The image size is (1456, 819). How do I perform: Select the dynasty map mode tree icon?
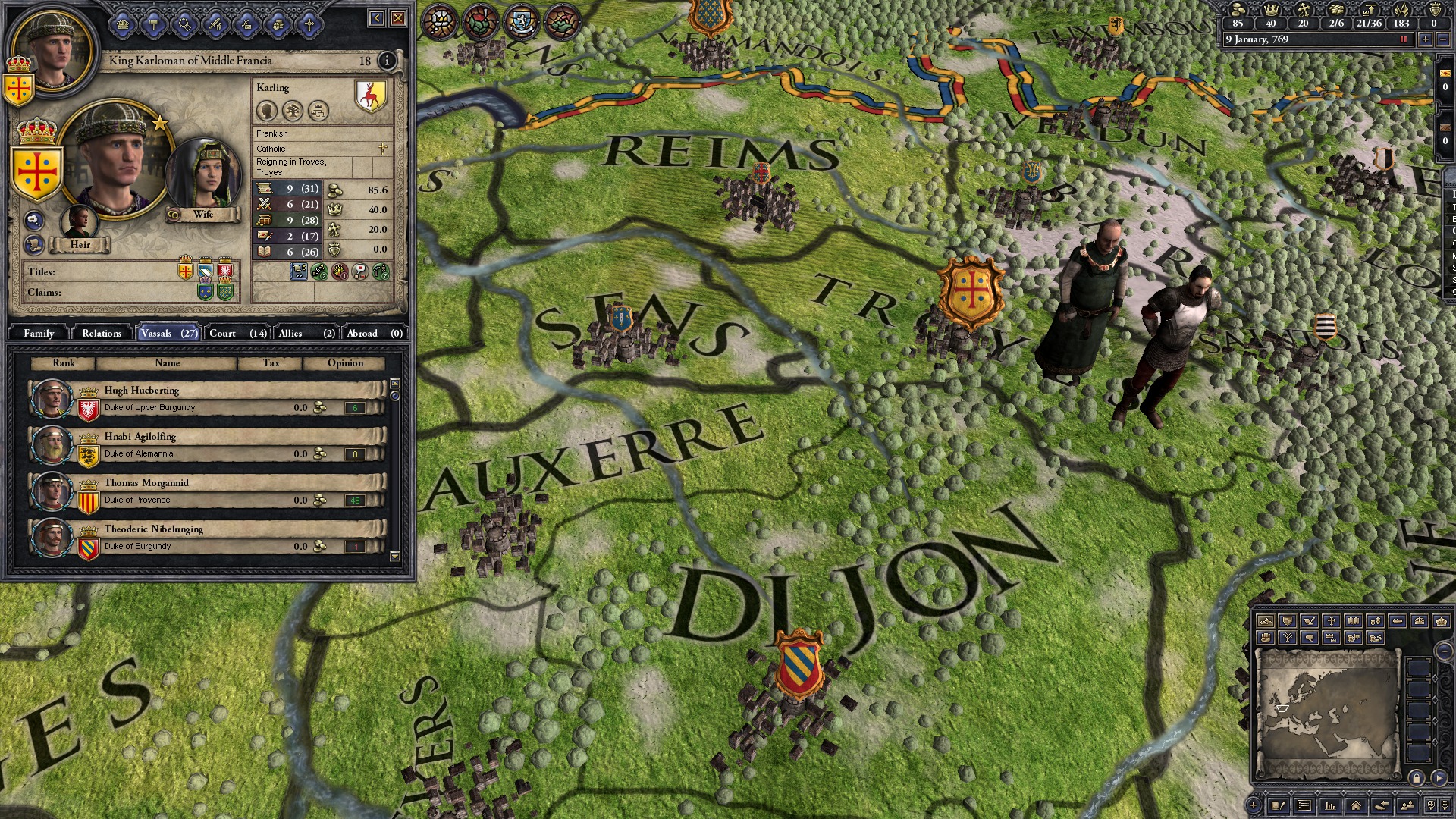(x=1289, y=637)
